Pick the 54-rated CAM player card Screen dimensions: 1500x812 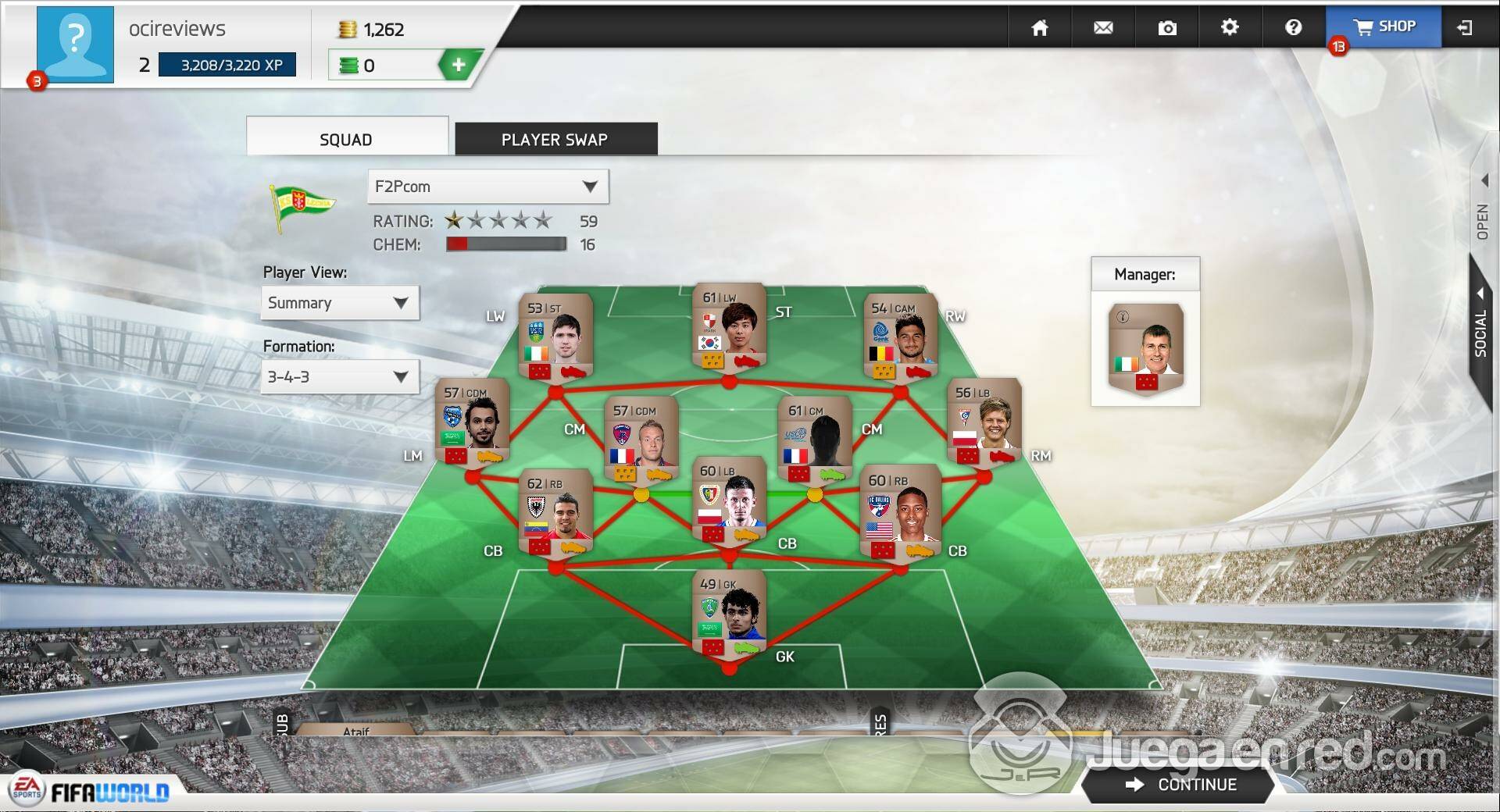(x=900, y=337)
